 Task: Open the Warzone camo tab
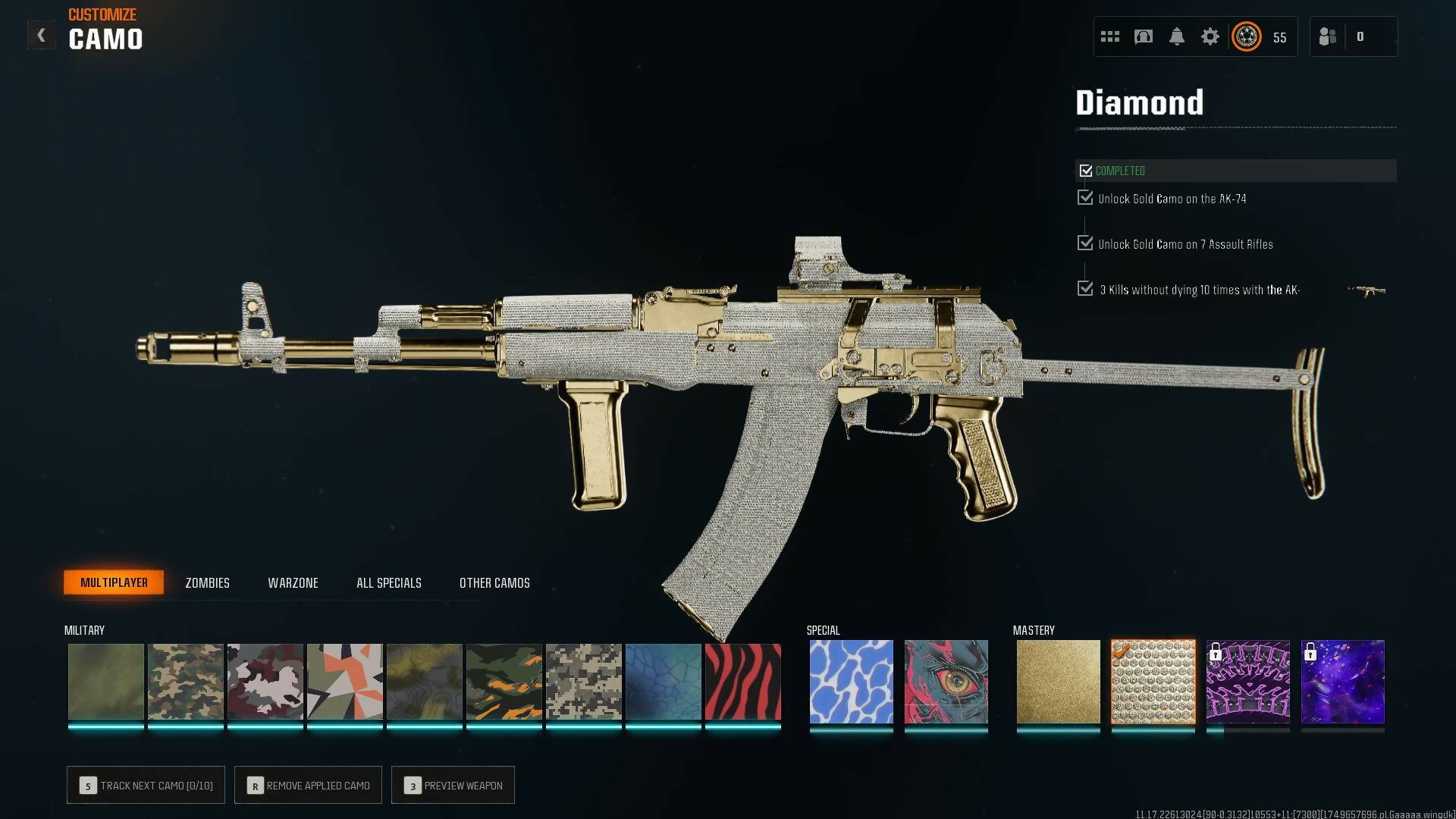293,582
